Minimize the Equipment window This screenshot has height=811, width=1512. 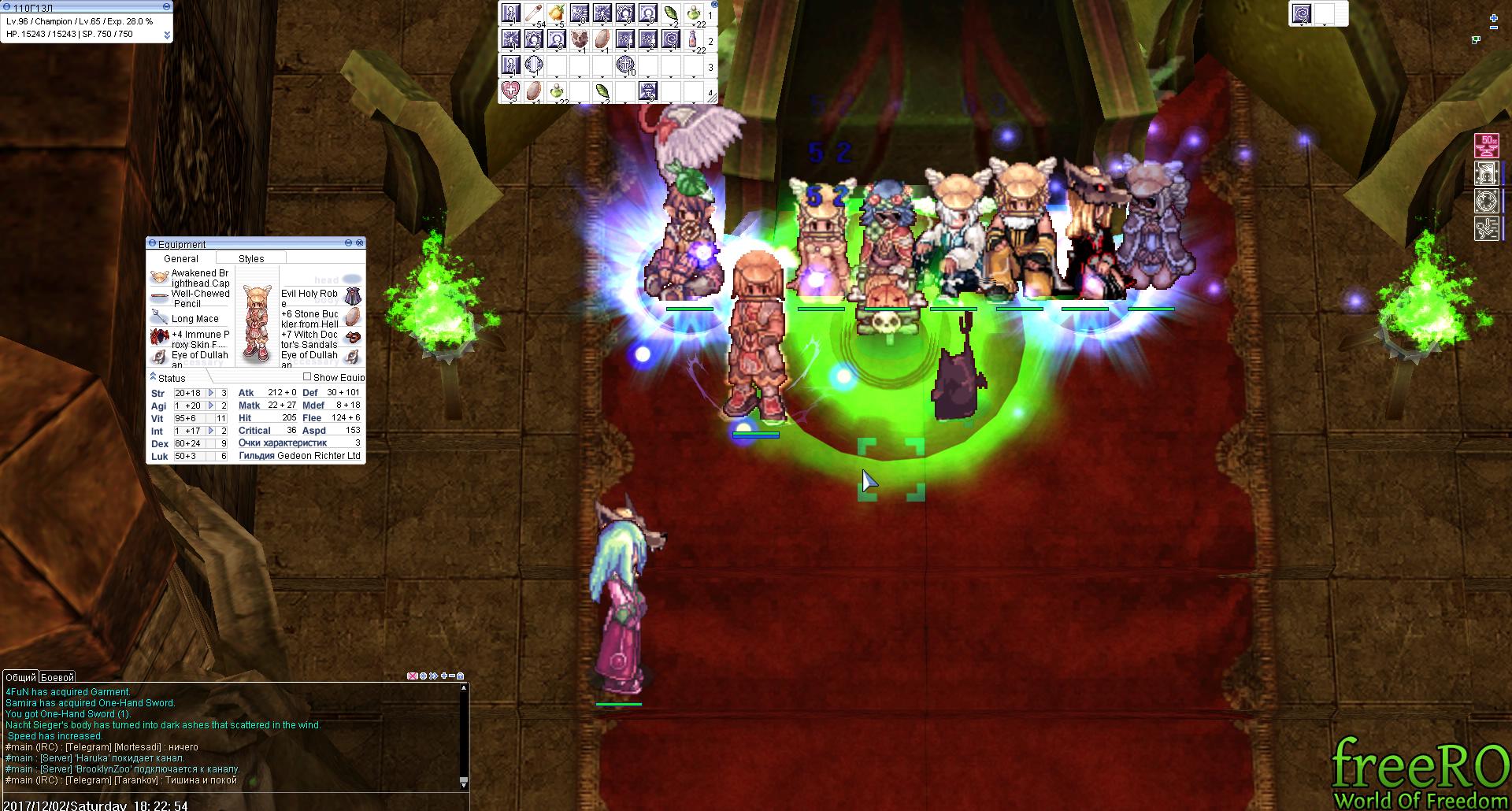tap(349, 243)
